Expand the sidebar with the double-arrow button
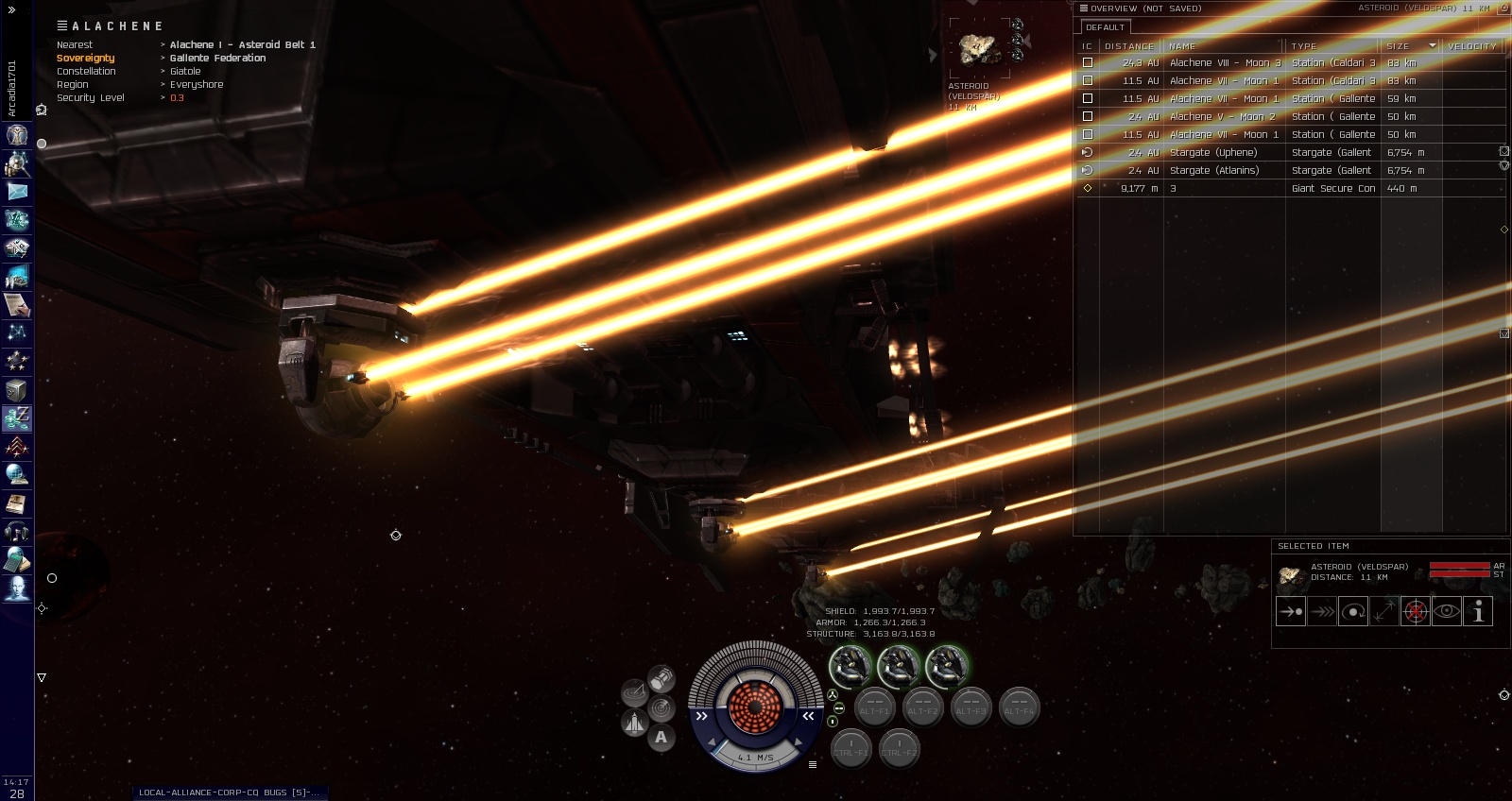The width and height of the screenshot is (1512, 801). pos(11,9)
